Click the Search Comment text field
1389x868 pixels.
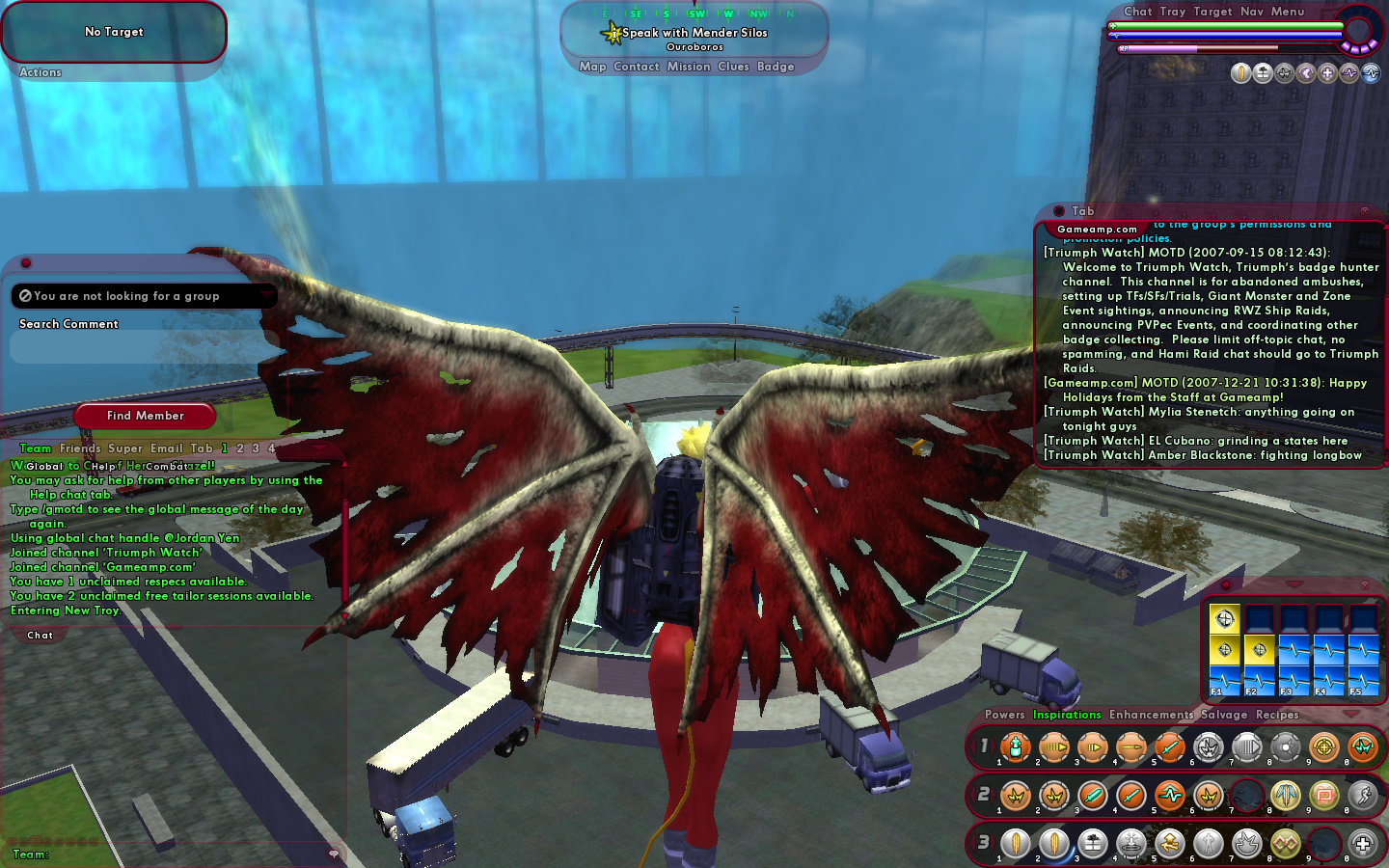click(145, 346)
